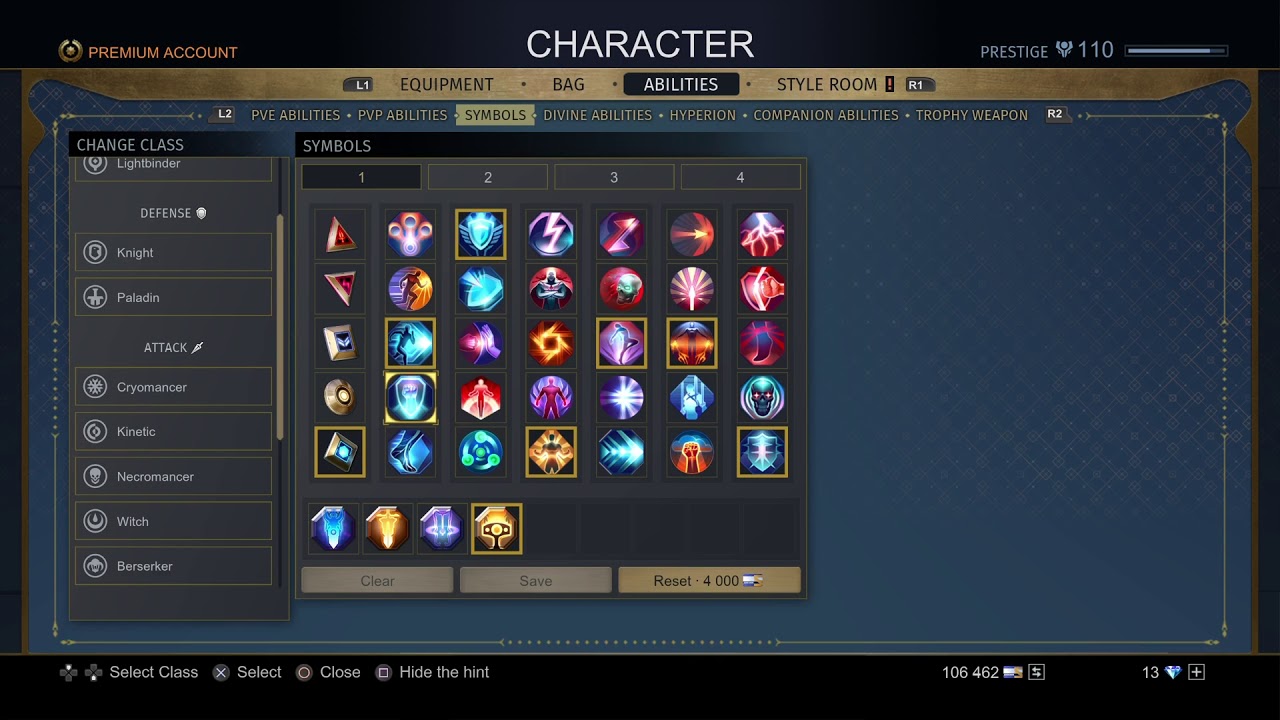Toggle the highlighted golden mechanical symbol in slot row
This screenshot has height=720, width=1280.
[x=496, y=528]
